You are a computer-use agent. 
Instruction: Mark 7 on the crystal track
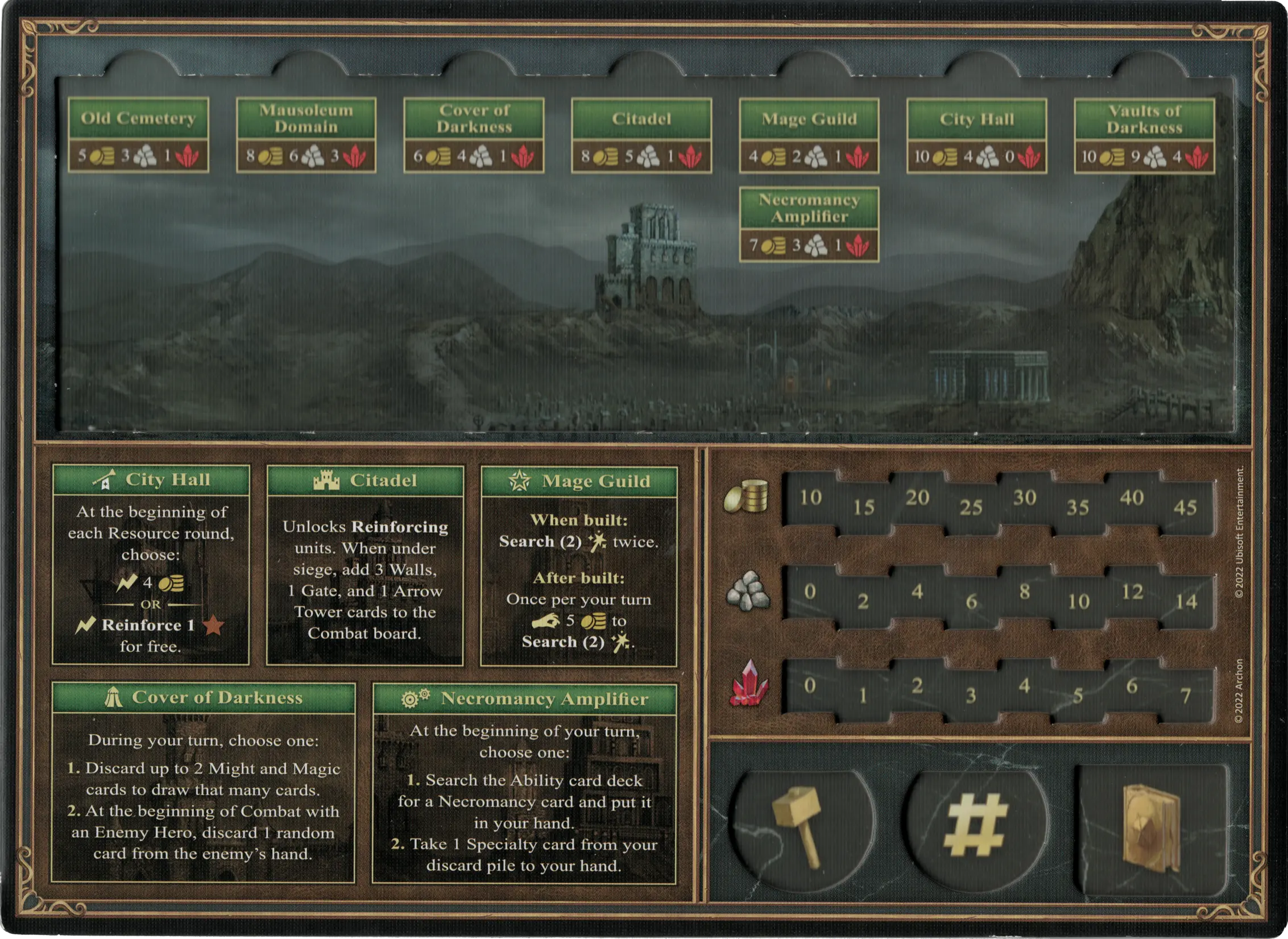point(1186,695)
